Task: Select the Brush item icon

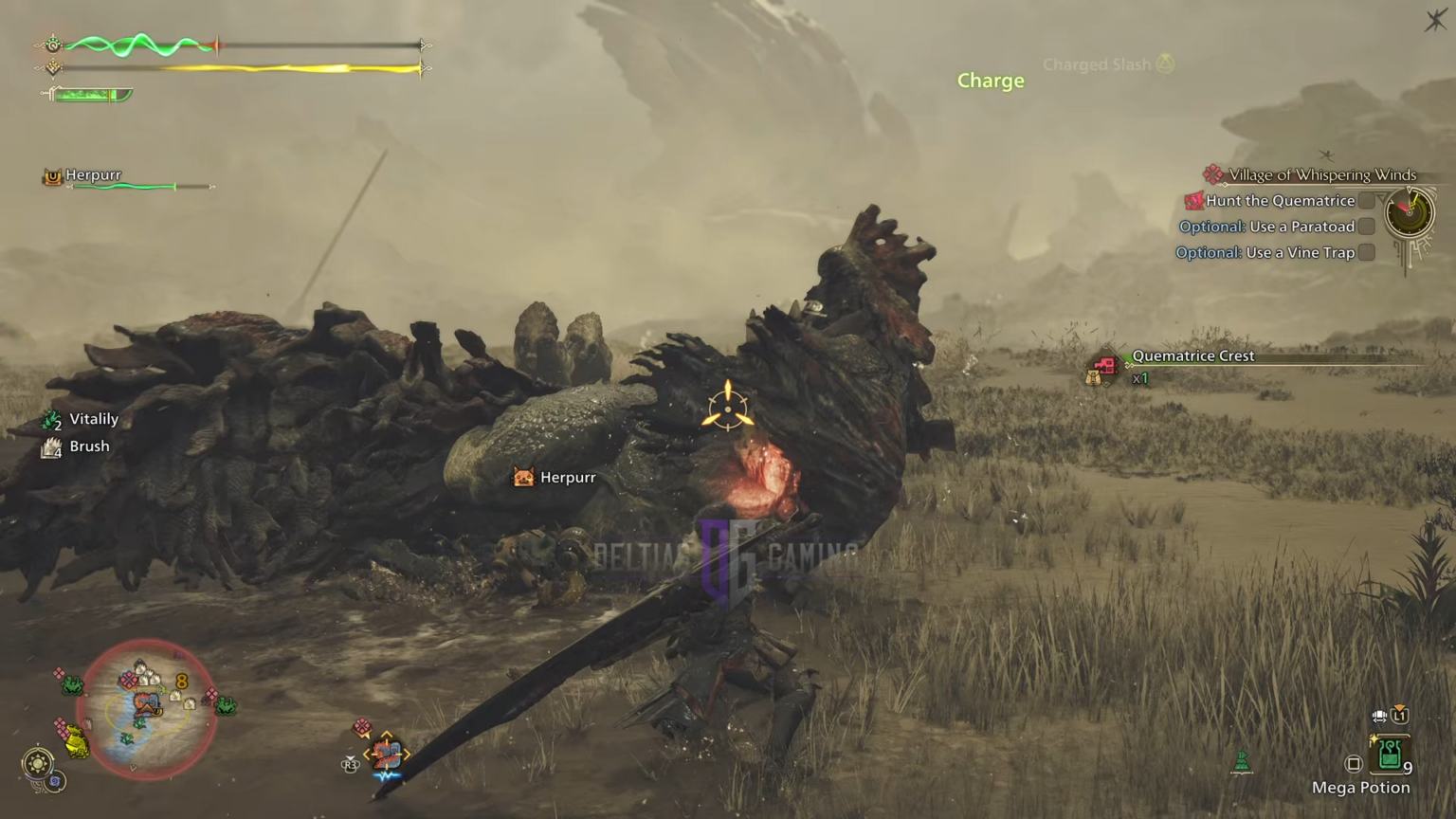Action: [52, 446]
